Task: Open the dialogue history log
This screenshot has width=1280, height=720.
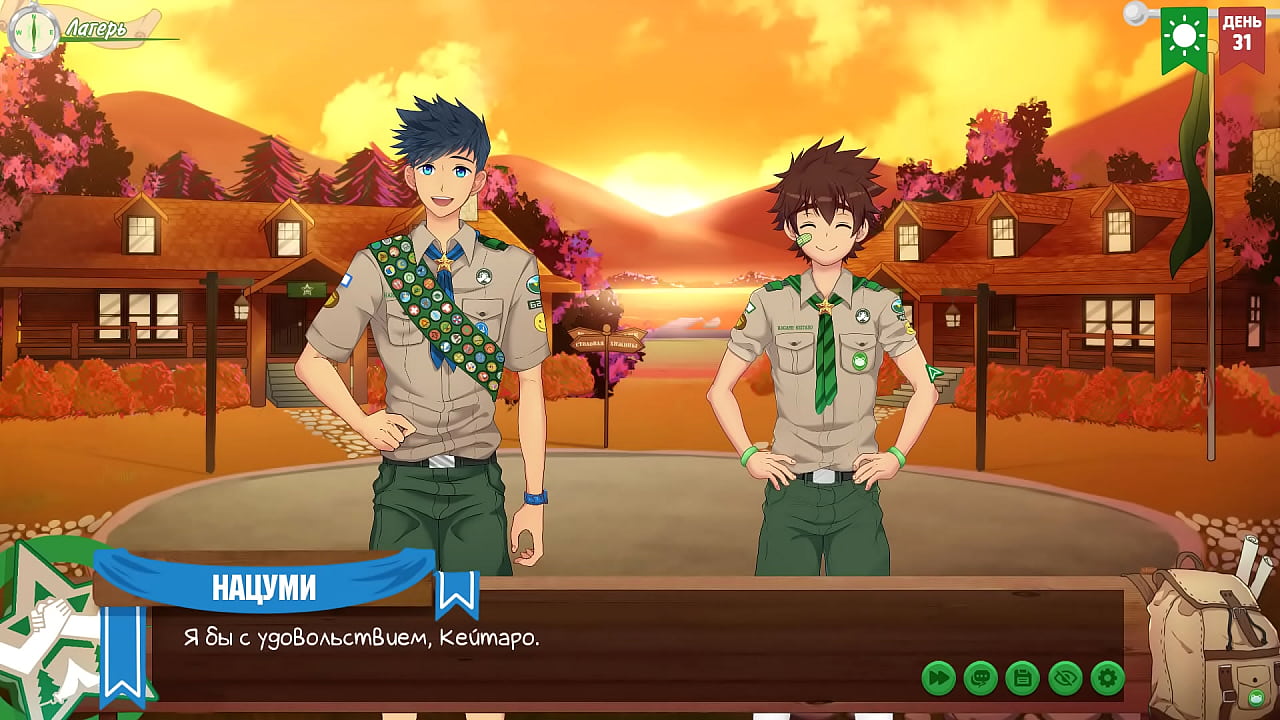Action: tap(980, 678)
